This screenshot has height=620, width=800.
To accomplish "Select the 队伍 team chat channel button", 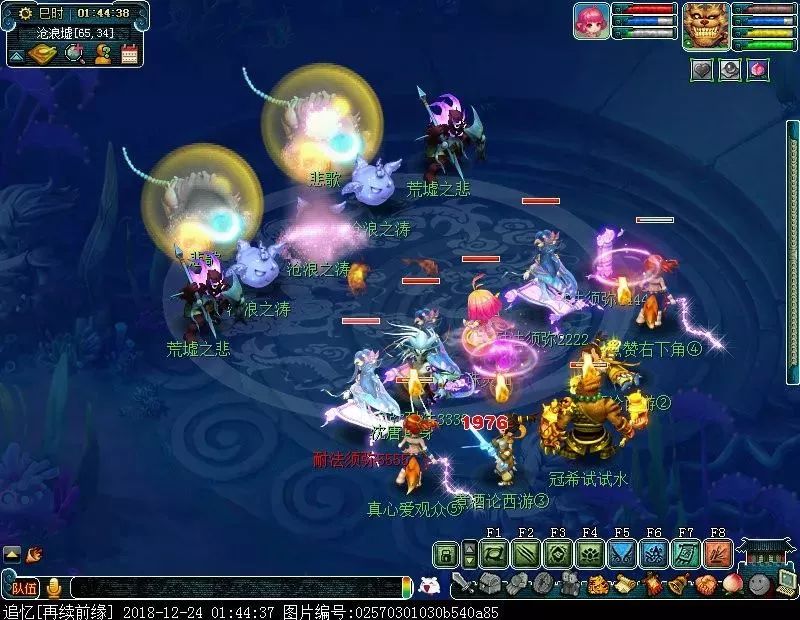I will coord(24,587).
